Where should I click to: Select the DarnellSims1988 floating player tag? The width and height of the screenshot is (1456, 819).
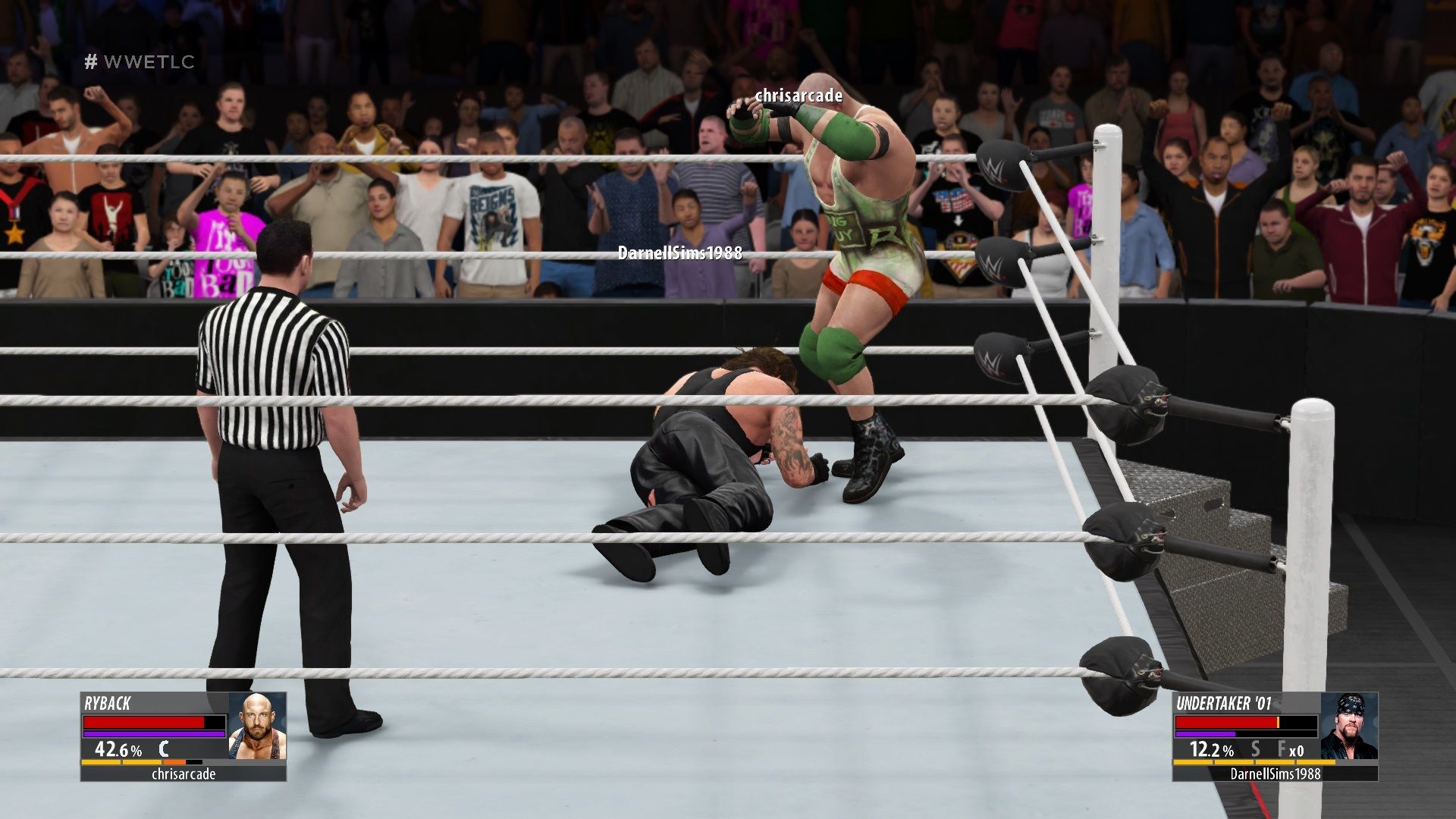click(x=679, y=253)
